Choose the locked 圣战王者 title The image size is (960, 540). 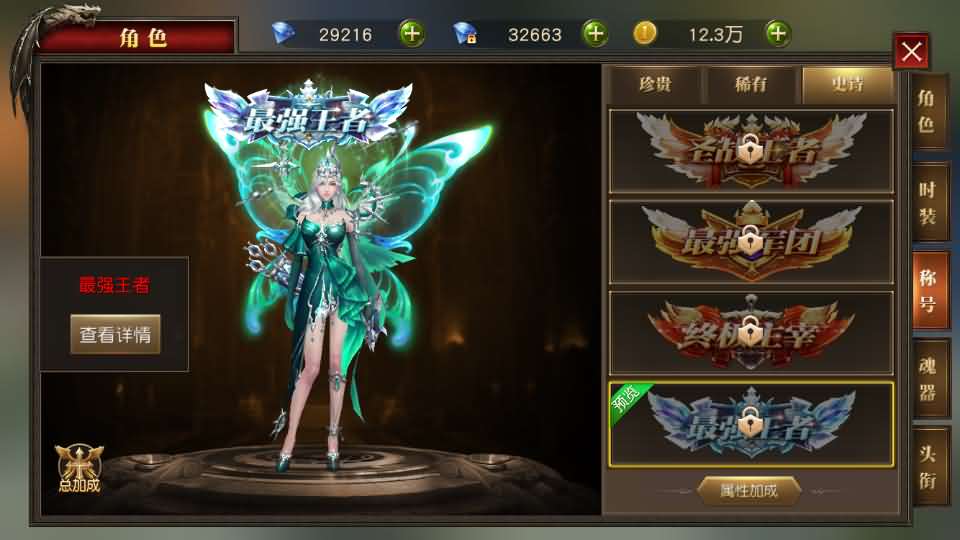click(x=751, y=151)
